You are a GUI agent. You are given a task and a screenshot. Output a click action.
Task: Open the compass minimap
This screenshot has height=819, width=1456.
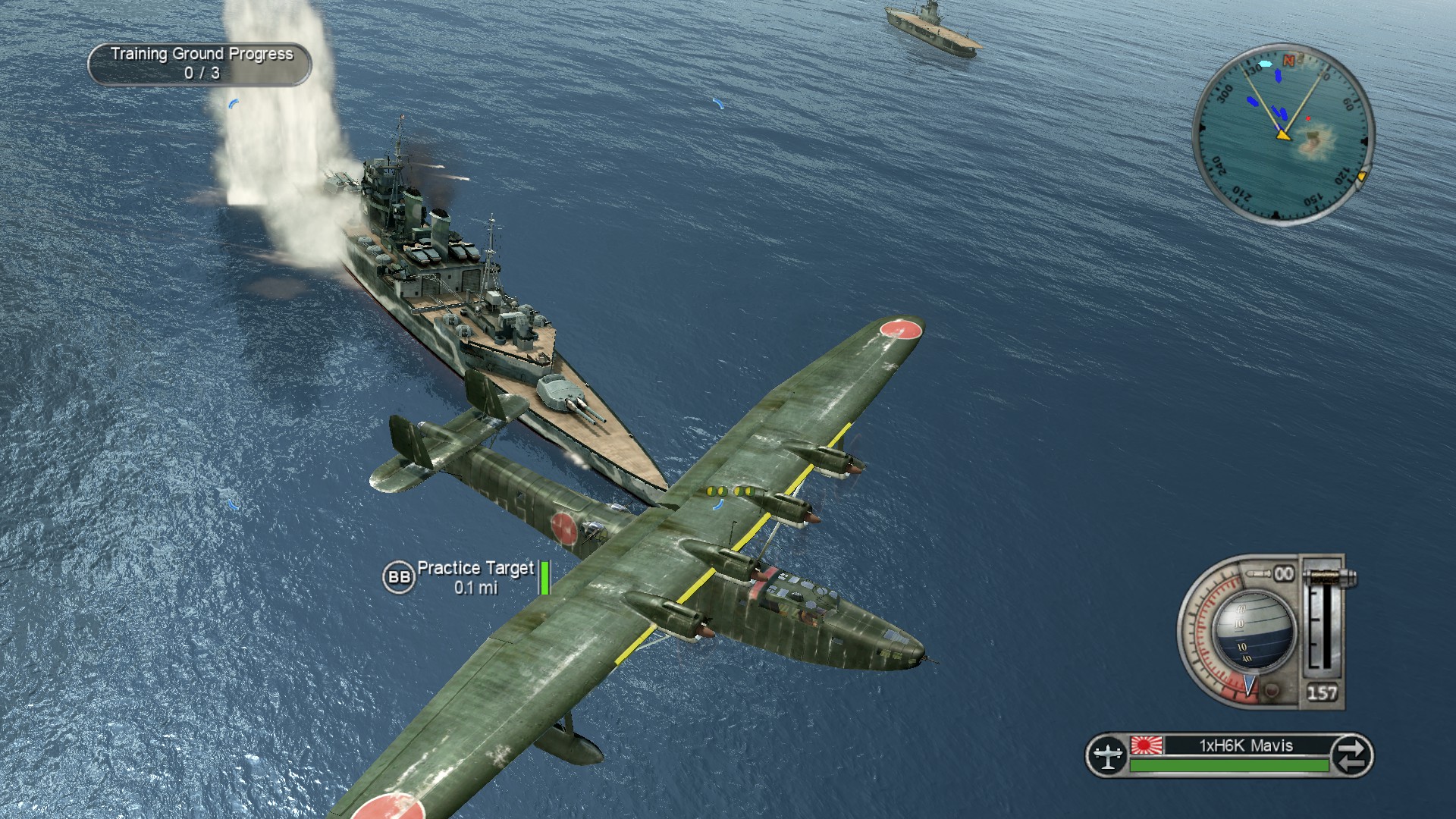[x=1283, y=133]
